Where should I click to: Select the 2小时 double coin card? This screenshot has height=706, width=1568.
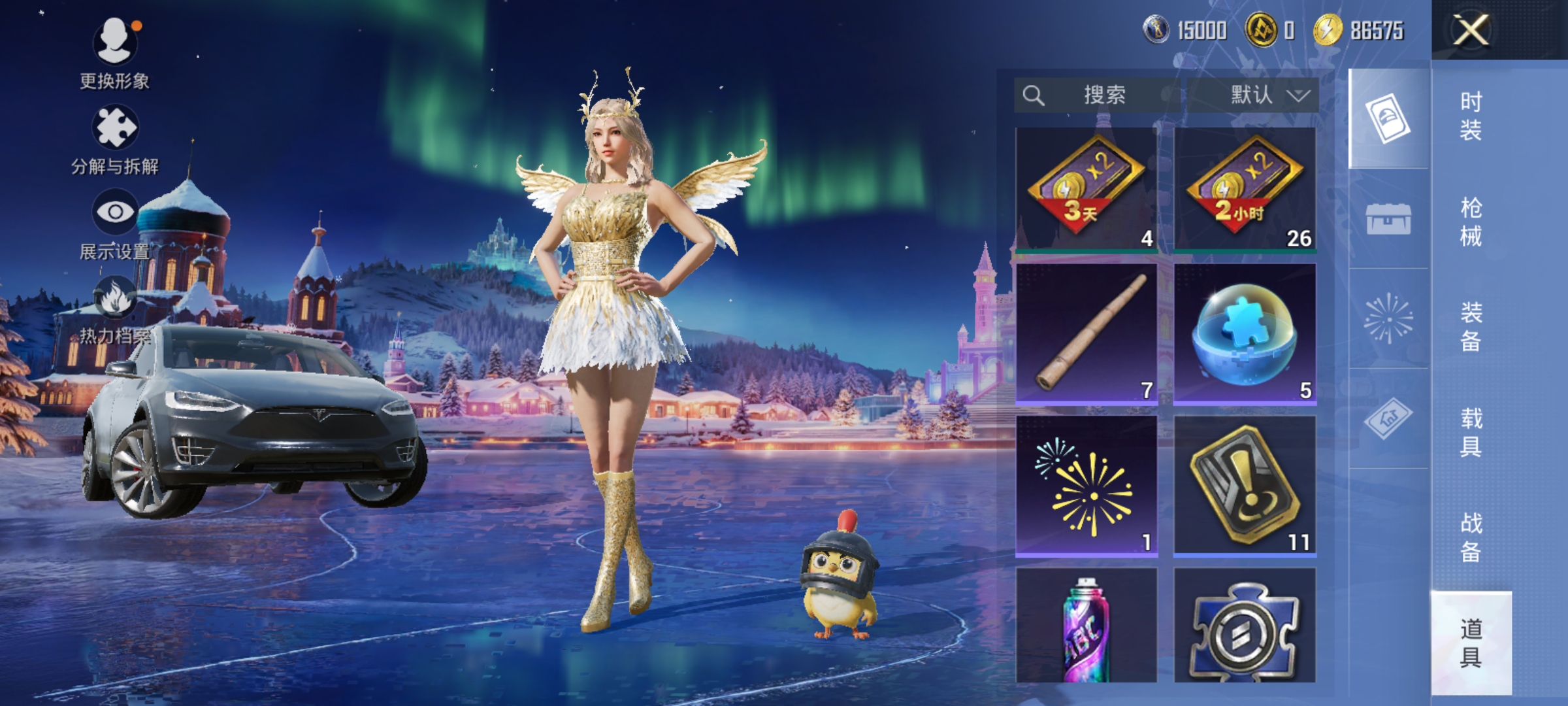tap(1245, 188)
